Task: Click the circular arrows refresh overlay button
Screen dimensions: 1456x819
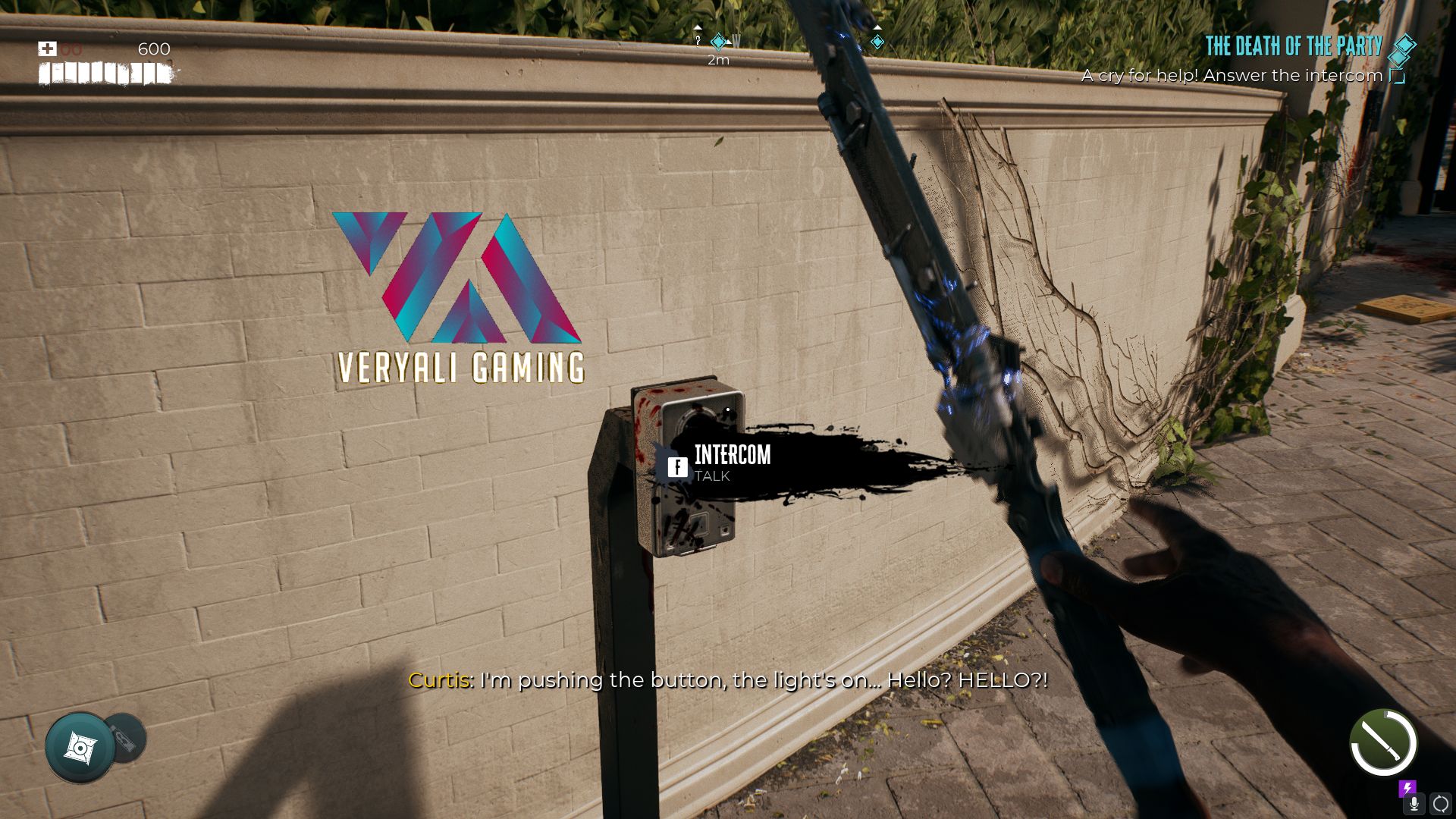Action: coord(1440,804)
